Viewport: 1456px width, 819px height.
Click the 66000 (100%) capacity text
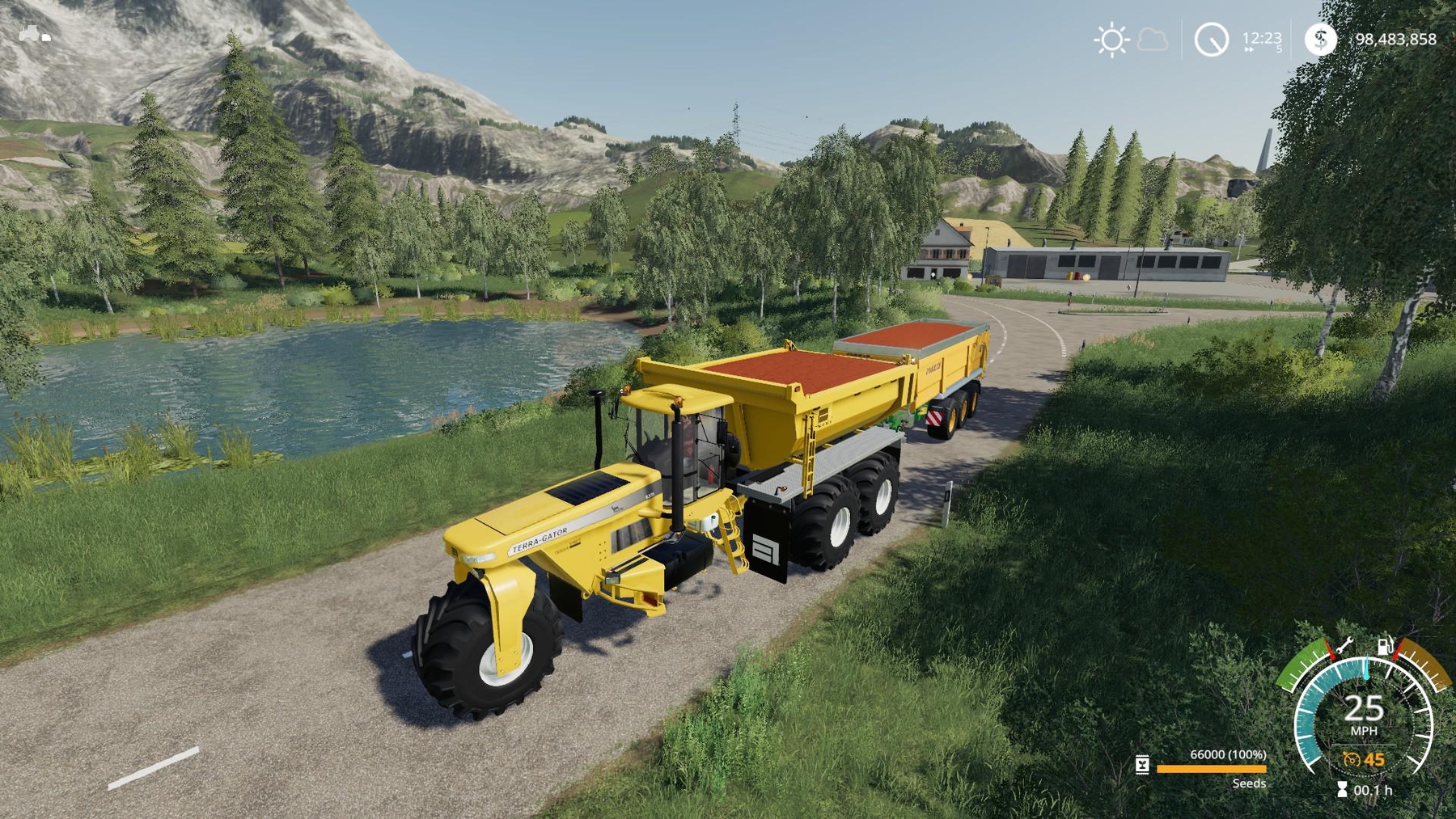(x=1229, y=754)
